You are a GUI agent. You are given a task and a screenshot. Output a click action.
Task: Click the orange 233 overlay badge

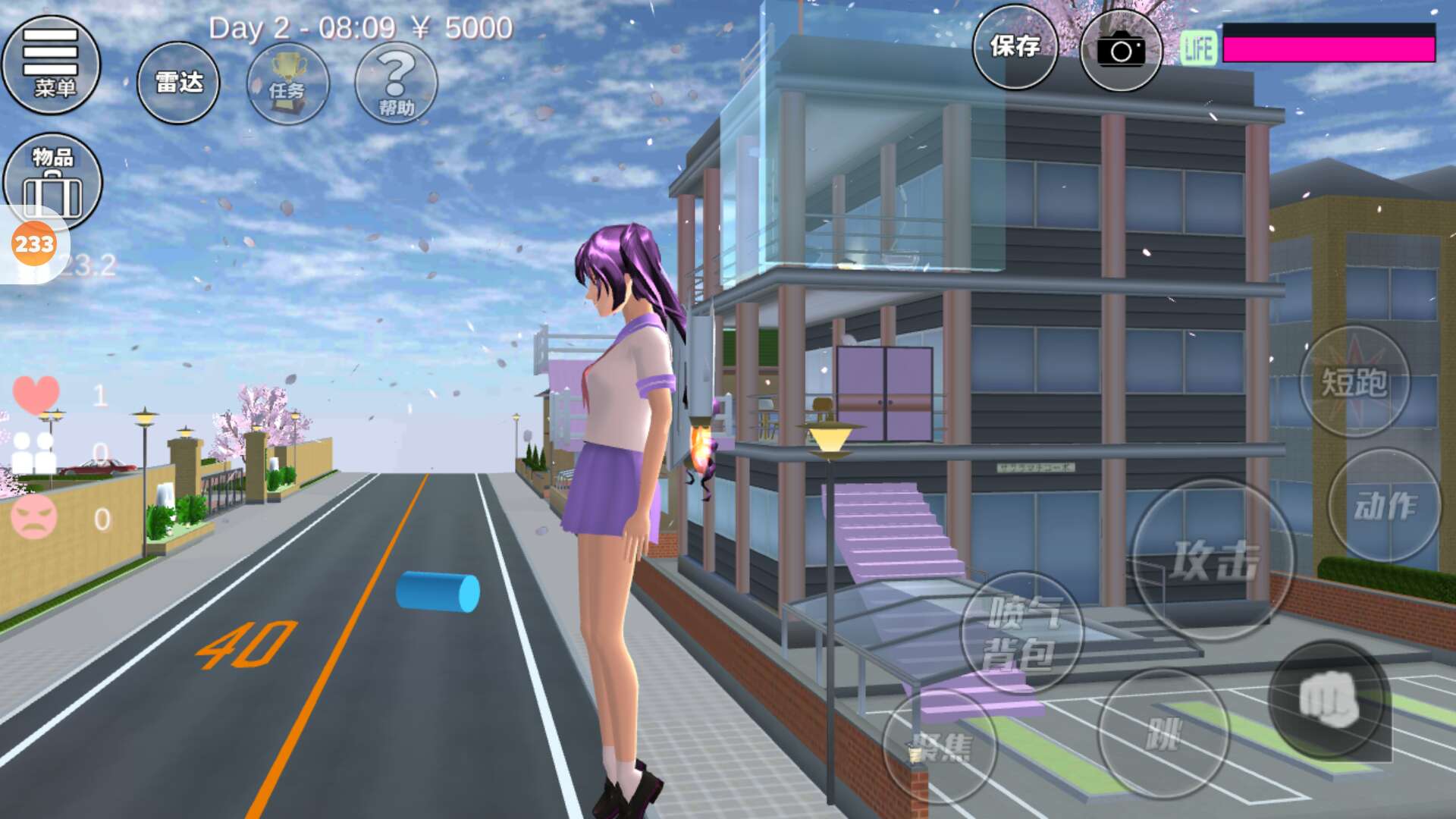34,244
